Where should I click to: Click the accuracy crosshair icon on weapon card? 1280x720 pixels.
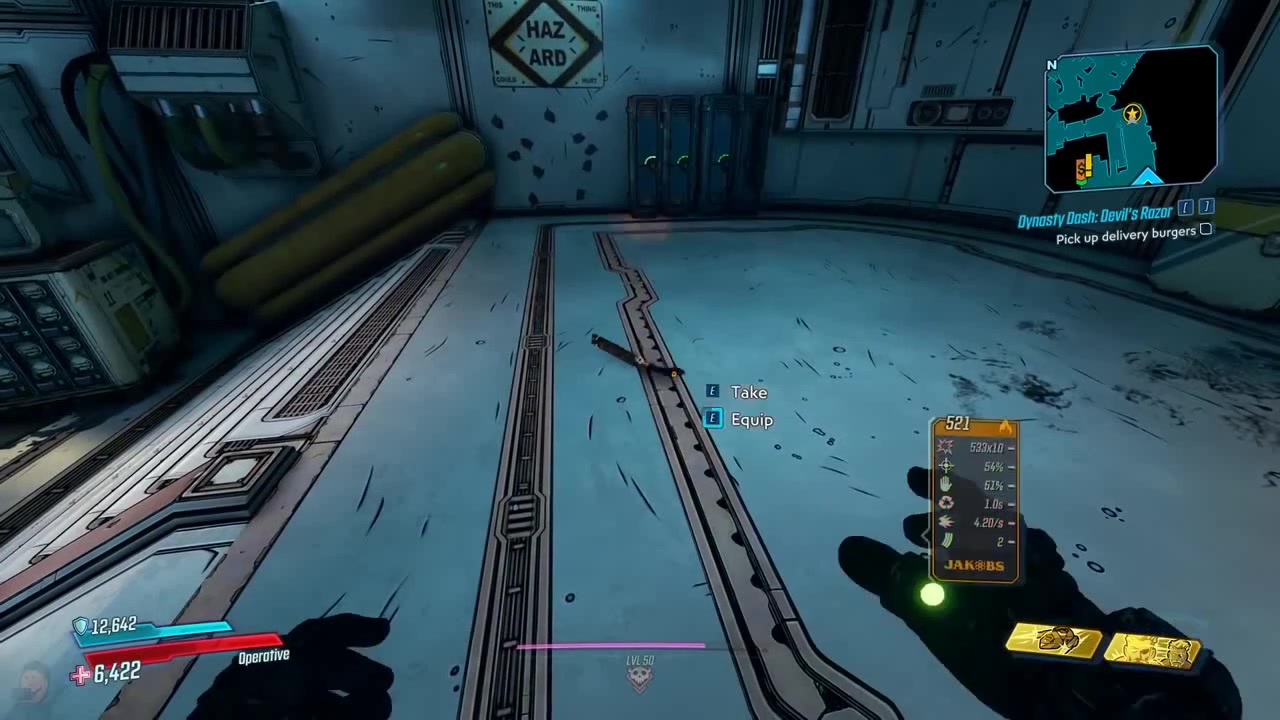click(x=946, y=466)
